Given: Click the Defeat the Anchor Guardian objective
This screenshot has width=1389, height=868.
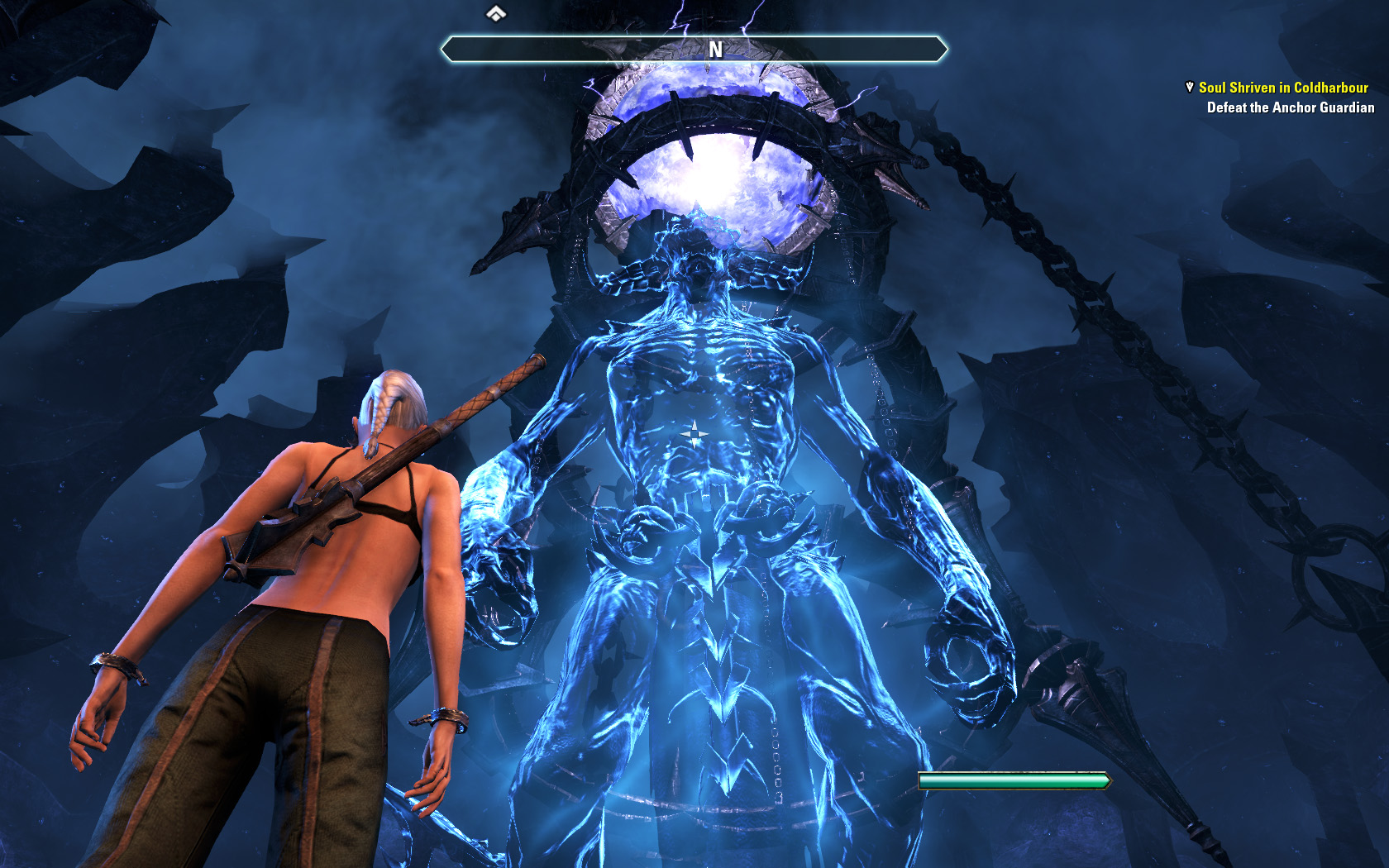Looking at the screenshot, I should click(x=1290, y=107).
